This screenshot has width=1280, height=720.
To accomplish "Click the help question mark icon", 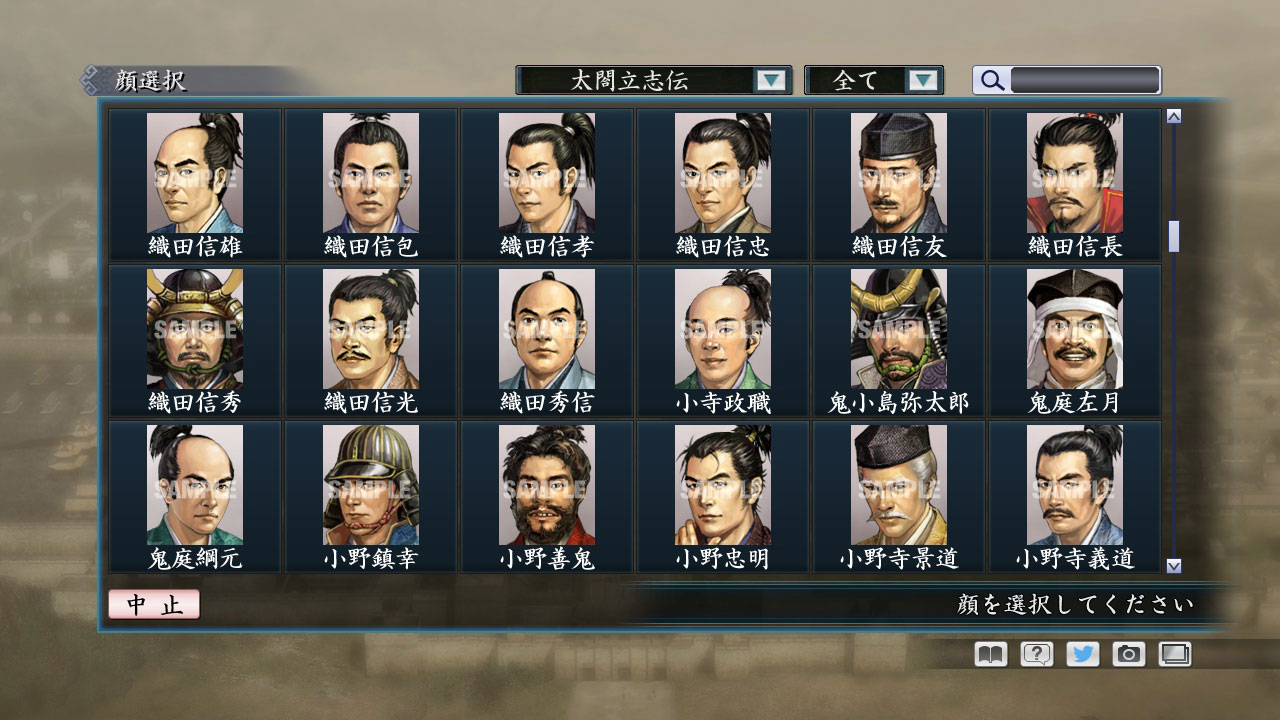I will click(x=1035, y=654).
